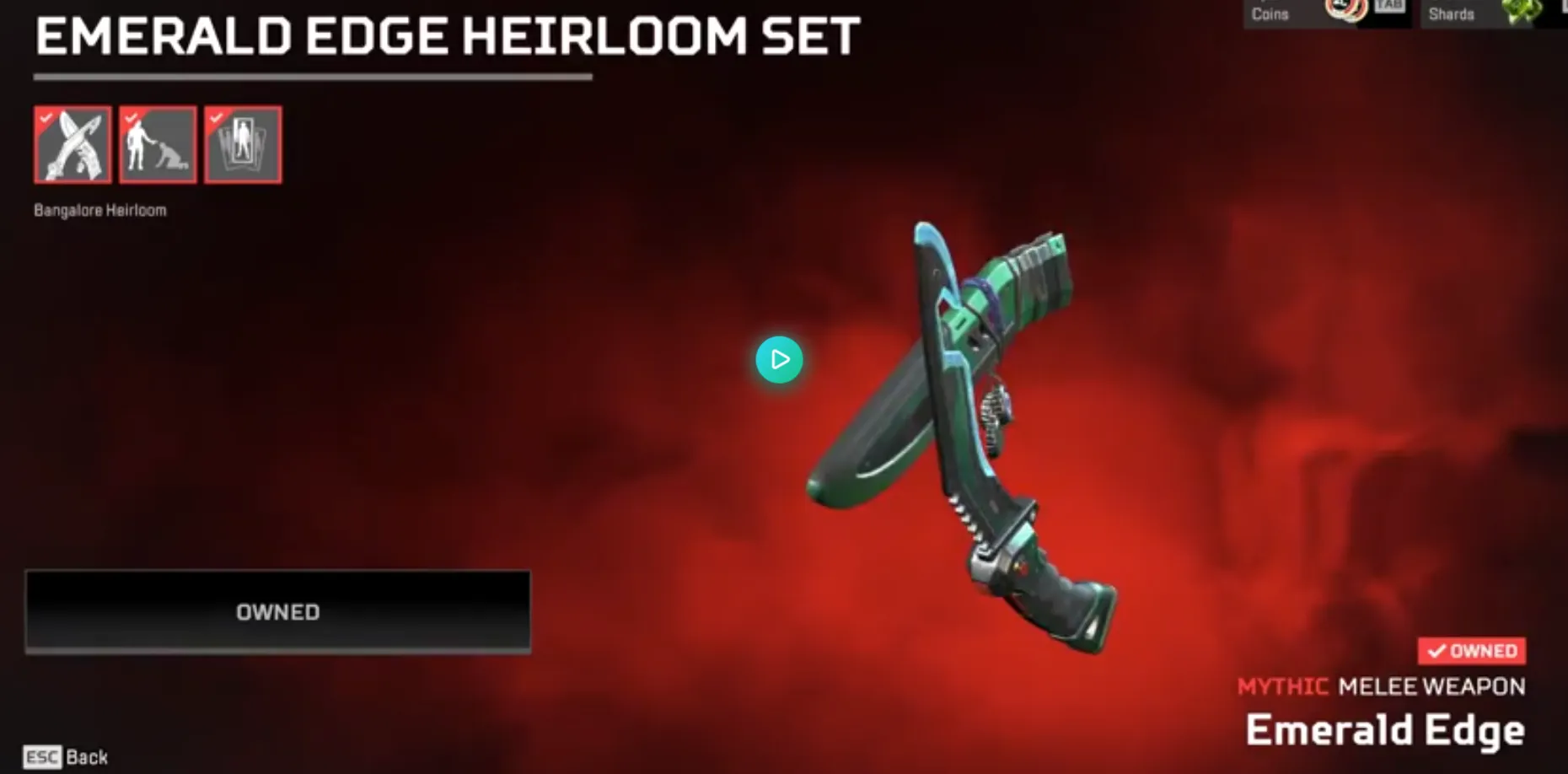
Task: Click Back at the bottom left
Action: [88, 756]
